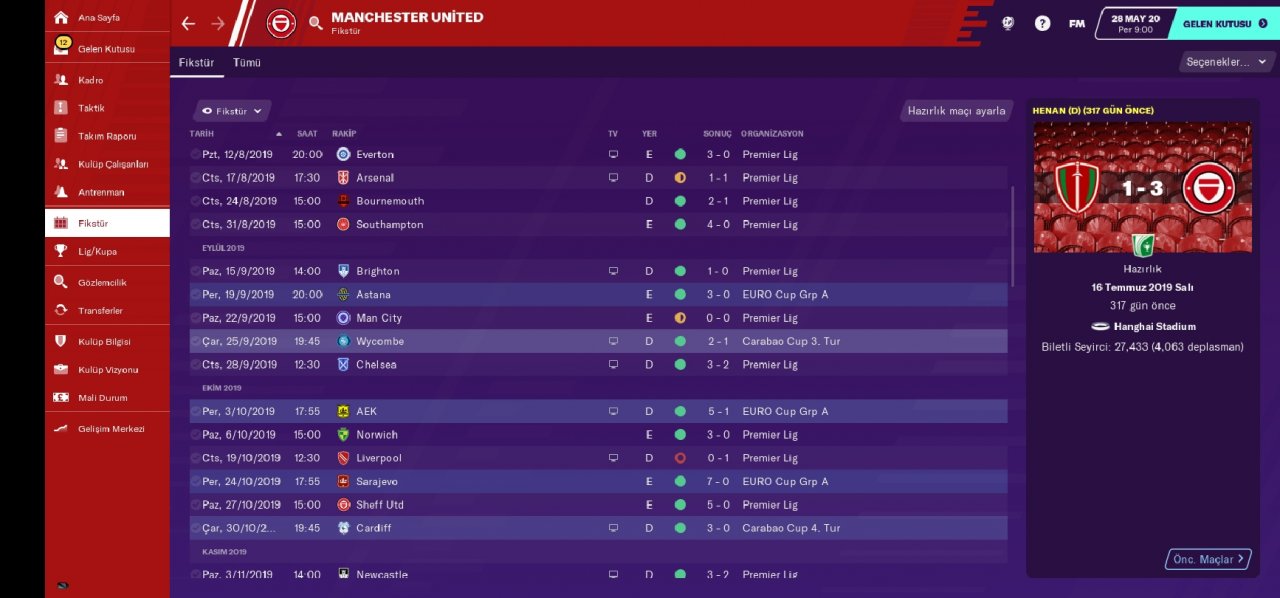Go to the Kadro screen
Screen dimensions: 1280x598
[90, 80]
